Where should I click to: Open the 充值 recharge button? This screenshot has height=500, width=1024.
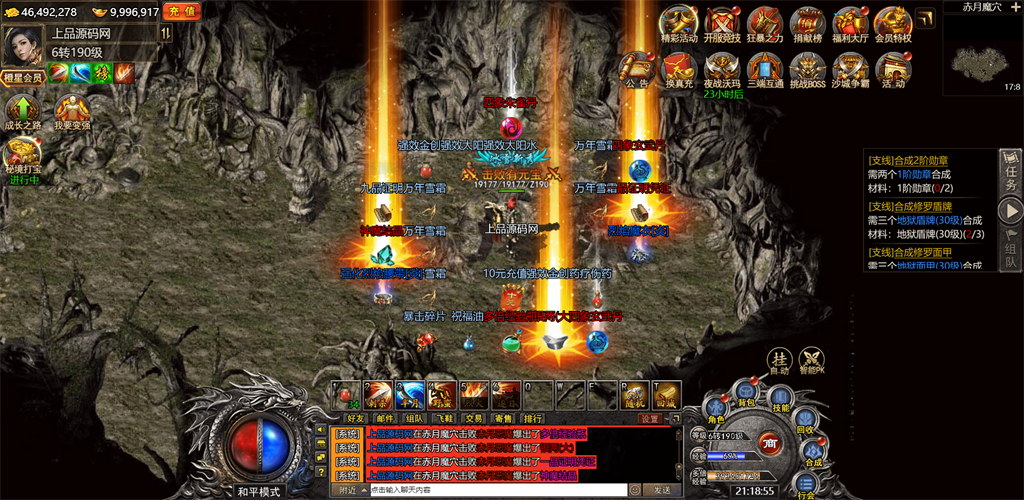click(x=182, y=11)
